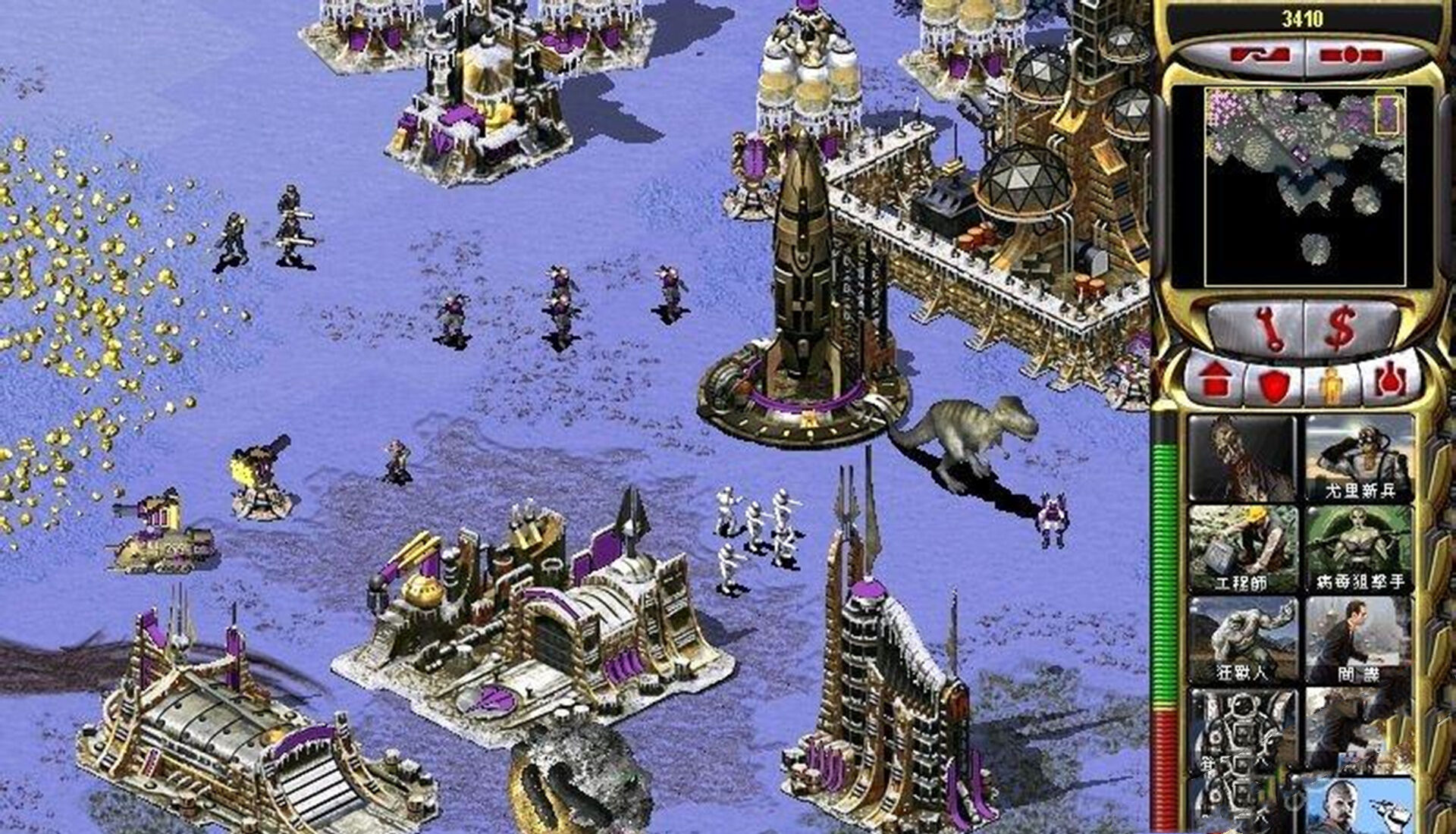Switch to the shield defenses tab
The width and height of the screenshot is (1456, 834).
tap(1274, 384)
